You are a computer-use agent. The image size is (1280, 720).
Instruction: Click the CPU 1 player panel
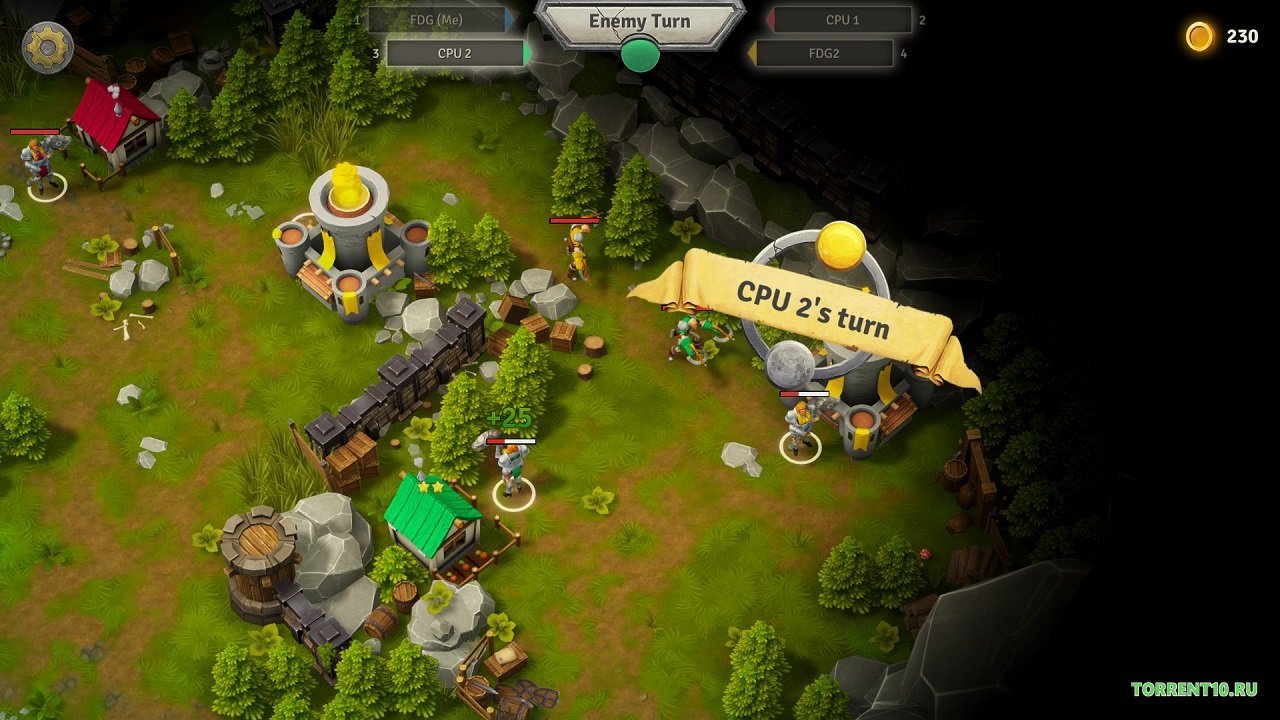(842, 20)
